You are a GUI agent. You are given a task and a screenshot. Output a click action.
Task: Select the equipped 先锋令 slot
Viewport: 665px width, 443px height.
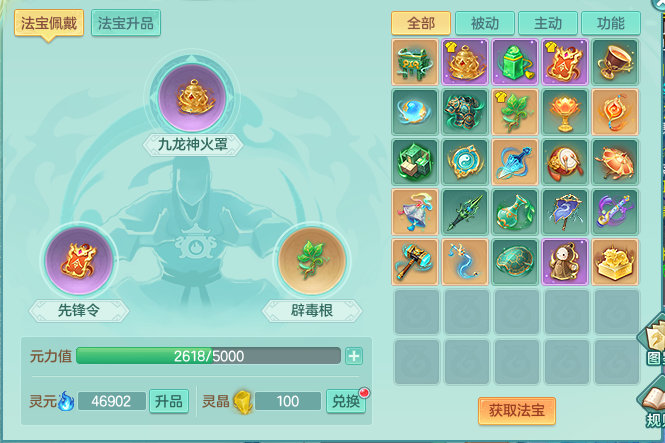pos(79,262)
